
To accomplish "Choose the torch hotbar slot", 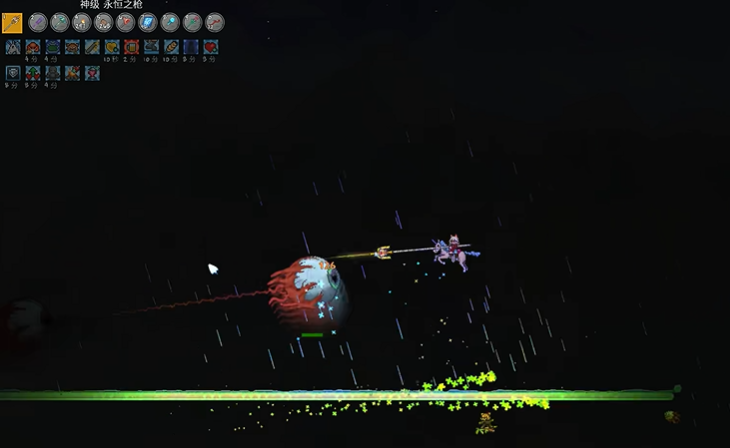I will click(82, 22).
